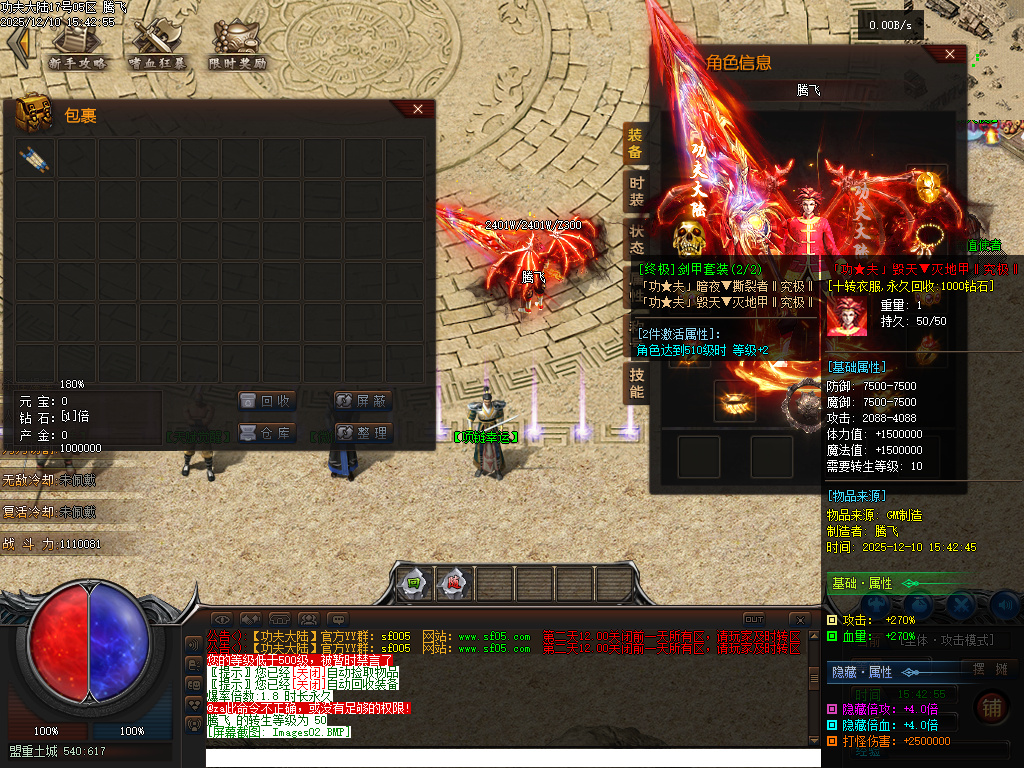Image resolution: width=1024 pixels, height=768 pixels.
Task: Close the 包裹 bag window
Action: tap(418, 109)
